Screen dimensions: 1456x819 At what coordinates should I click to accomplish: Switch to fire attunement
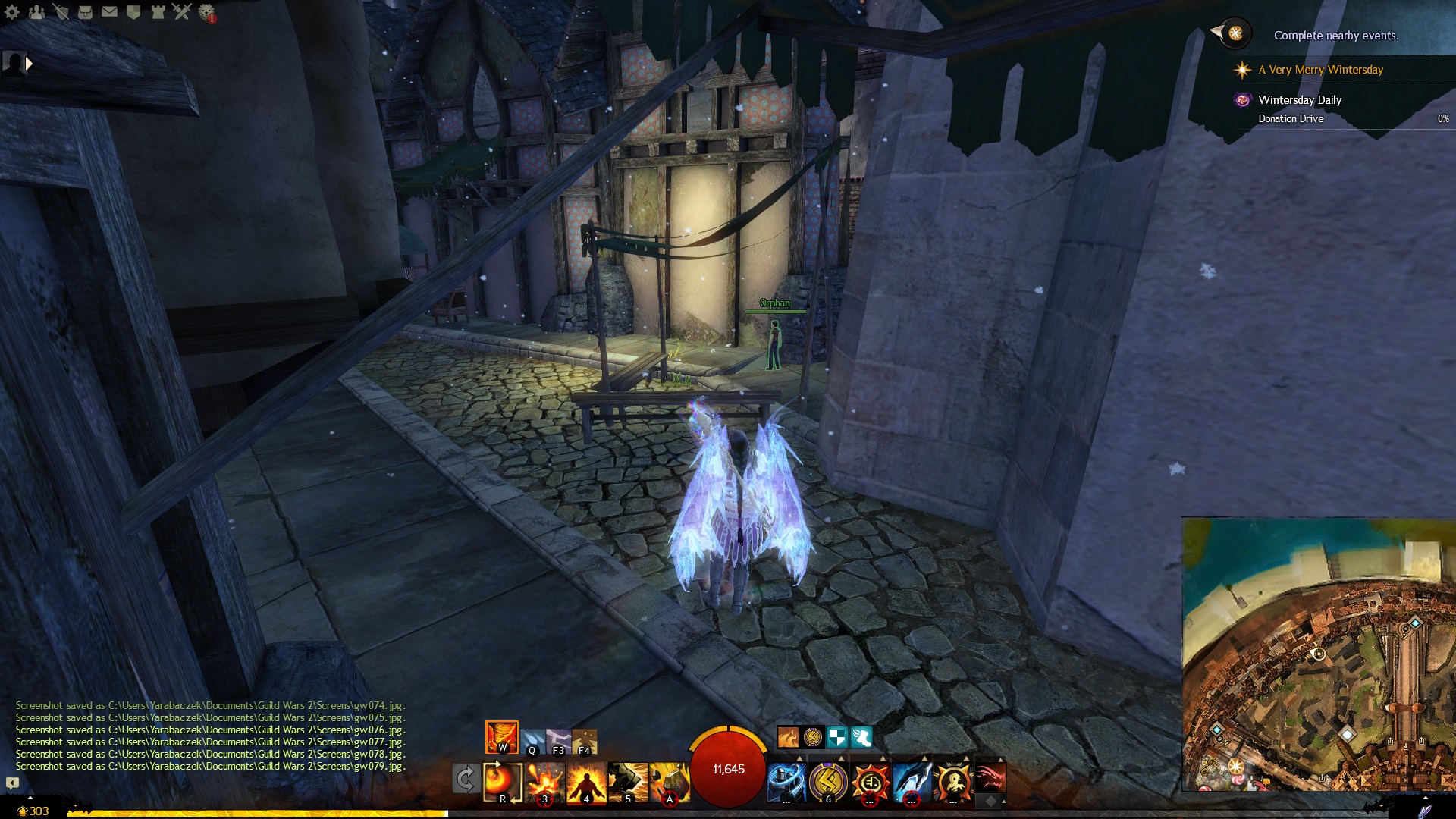click(x=502, y=737)
